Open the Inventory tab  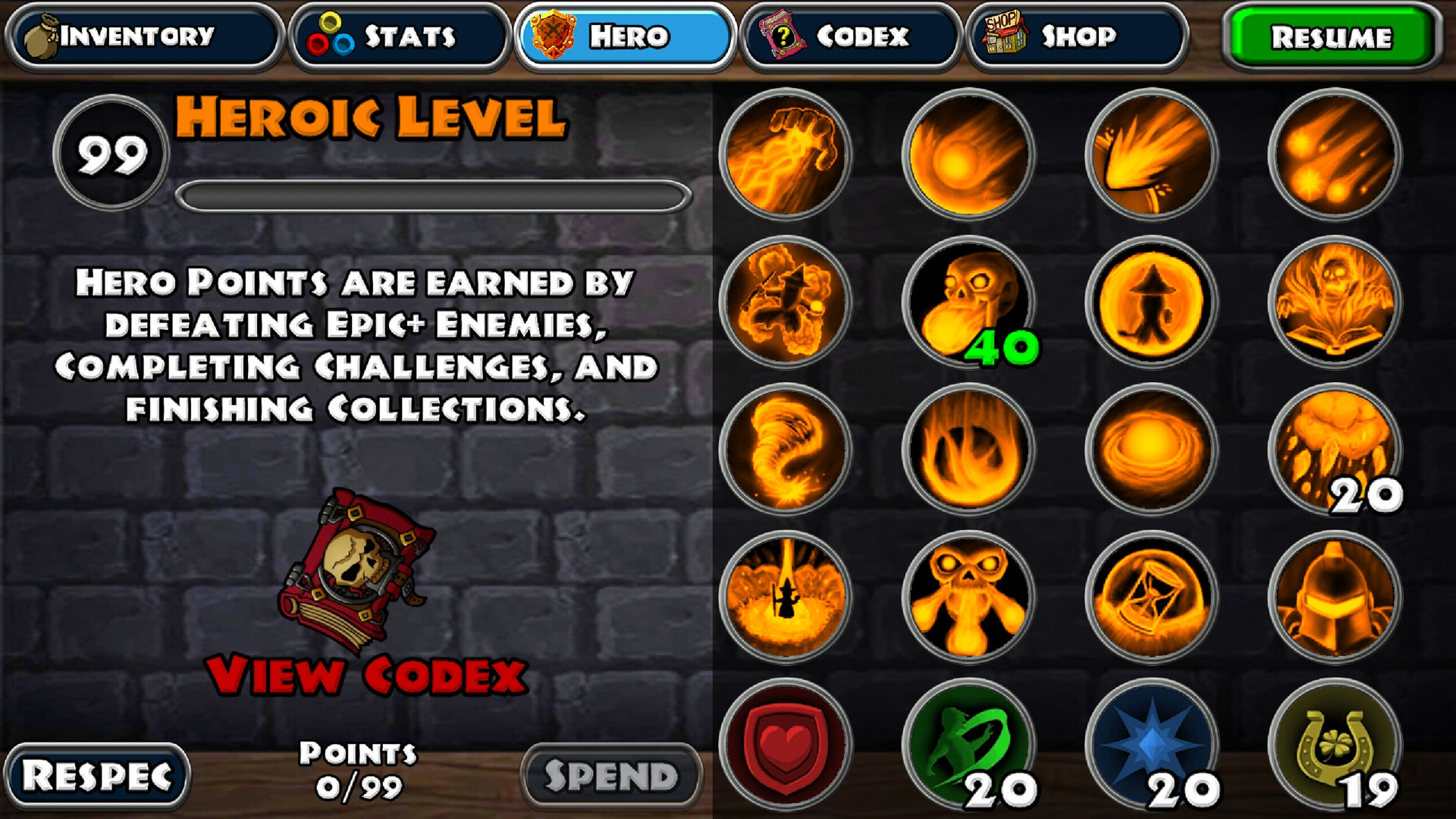[x=143, y=36]
